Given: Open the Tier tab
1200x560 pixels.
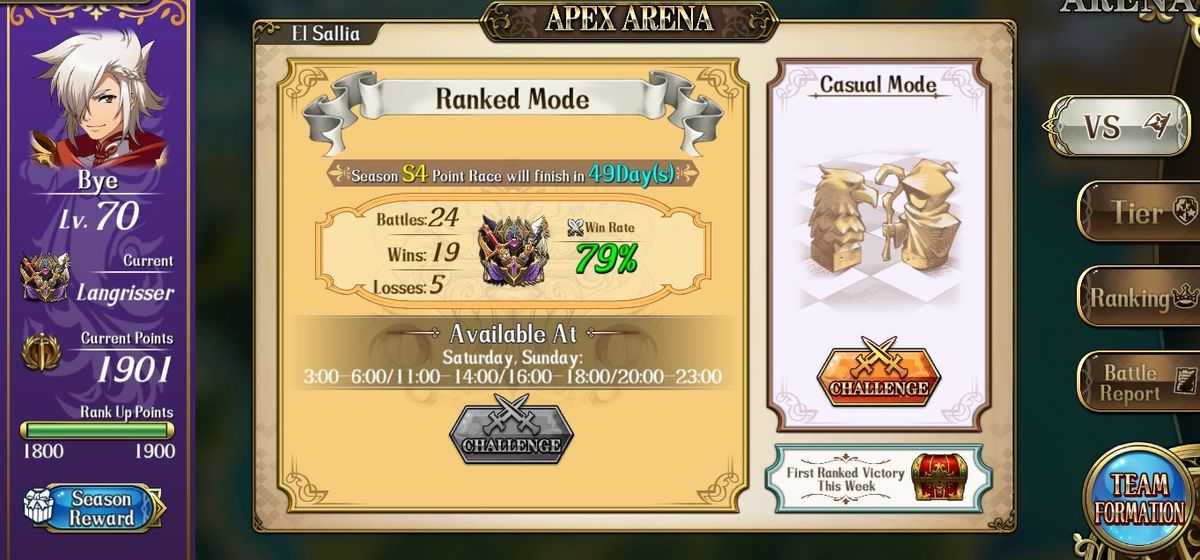Looking at the screenshot, I should pos(1138,212).
